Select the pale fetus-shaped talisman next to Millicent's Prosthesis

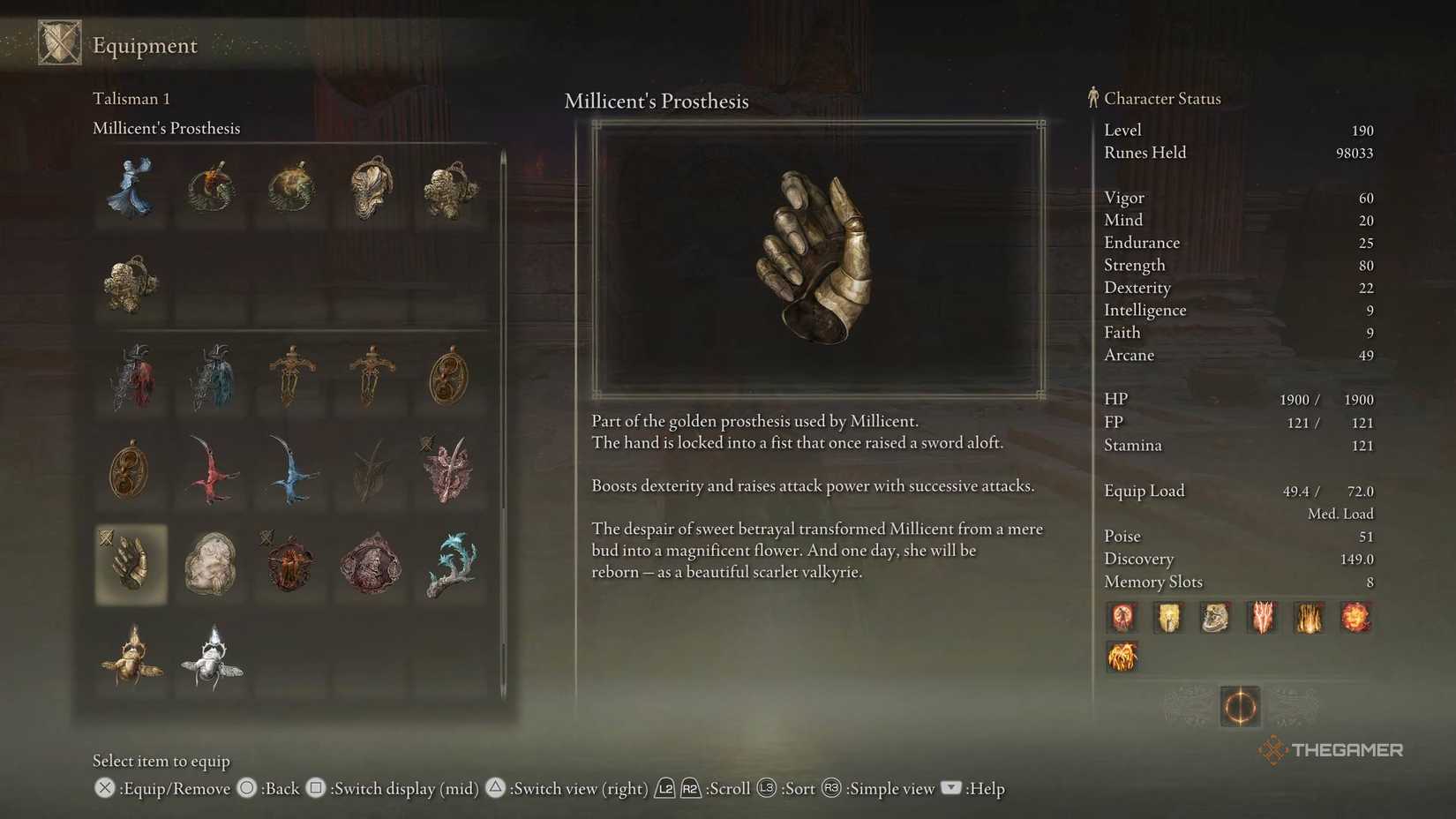click(210, 565)
